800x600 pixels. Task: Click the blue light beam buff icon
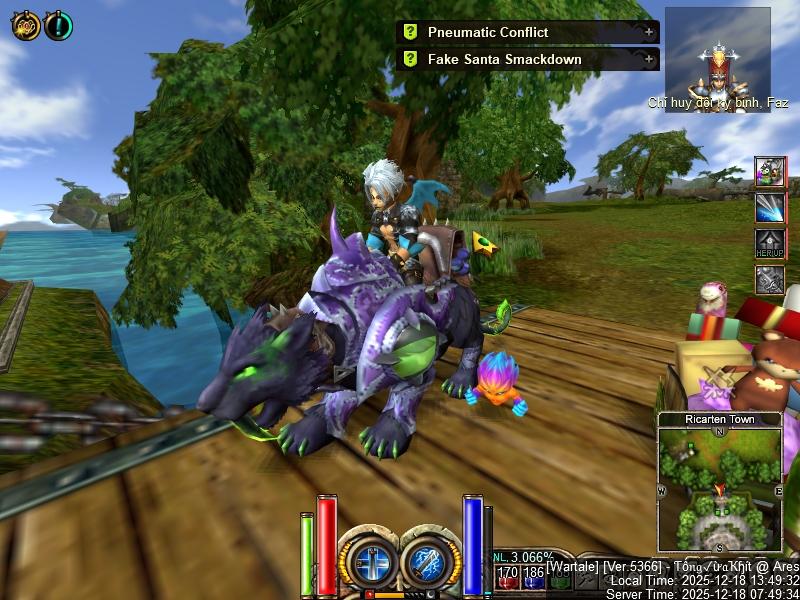(x=769, y=207)
